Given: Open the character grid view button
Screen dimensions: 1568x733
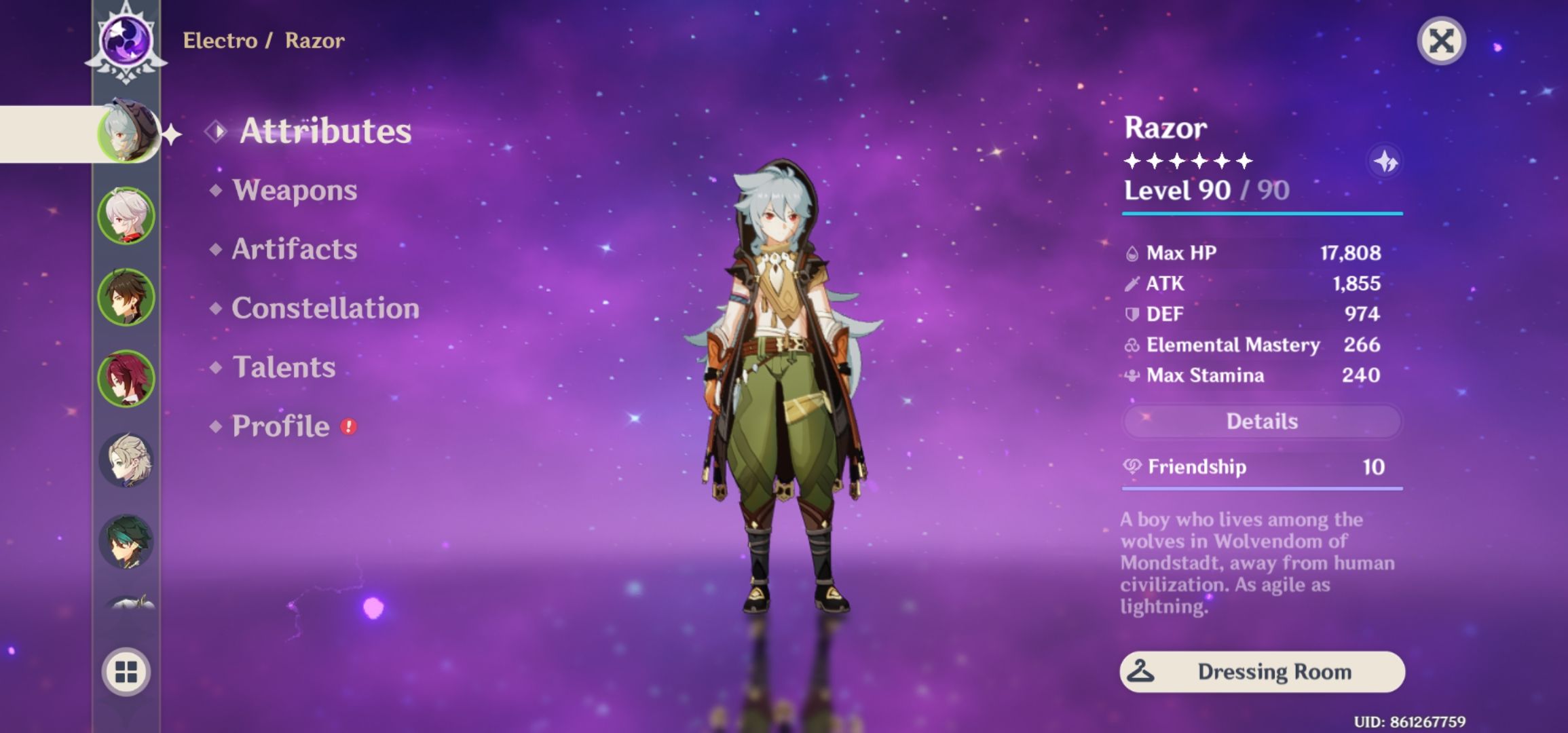Looking at the screenshot, I should point(126,672).
